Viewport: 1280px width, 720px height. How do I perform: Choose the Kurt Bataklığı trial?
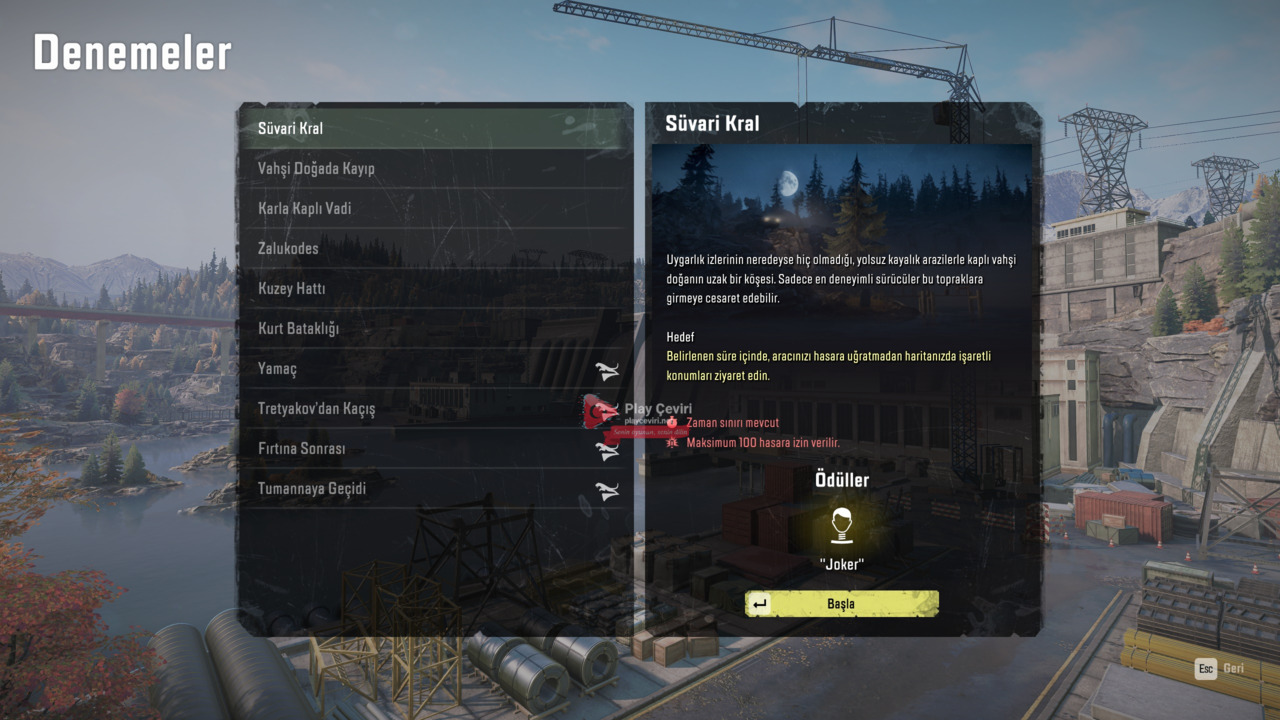pos(435,328)
